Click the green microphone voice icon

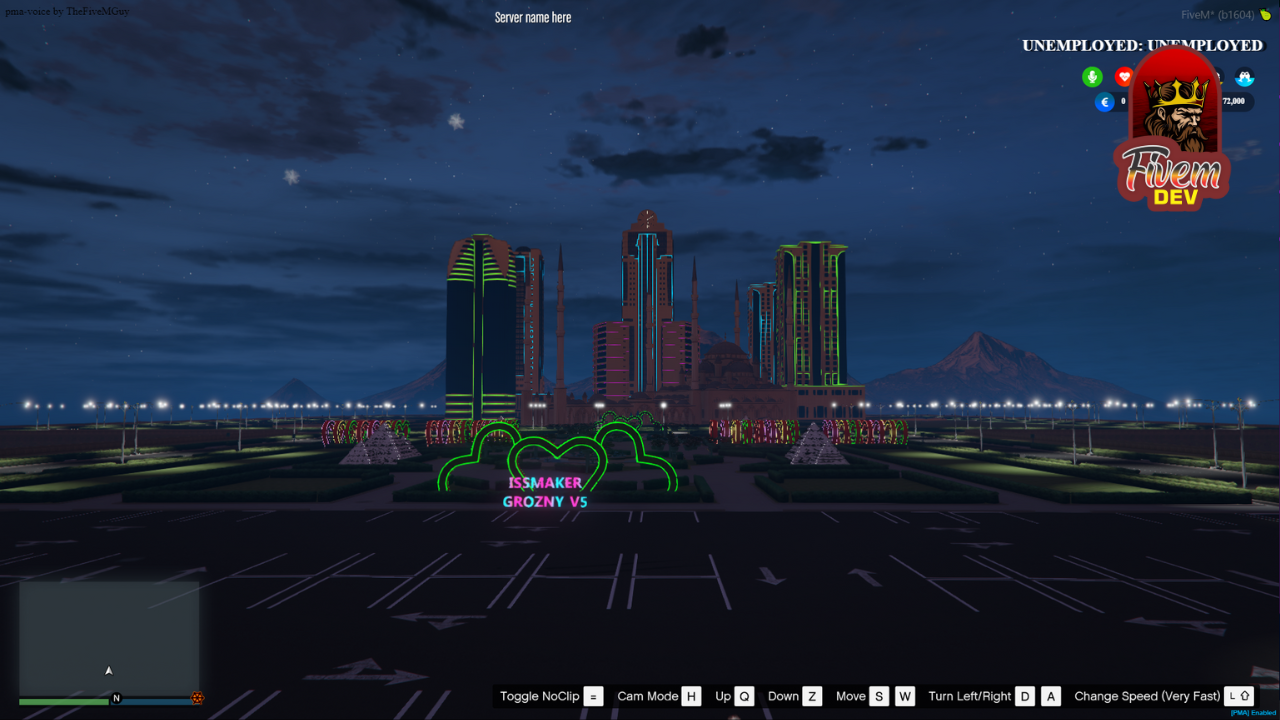[x=1092, y=77]
